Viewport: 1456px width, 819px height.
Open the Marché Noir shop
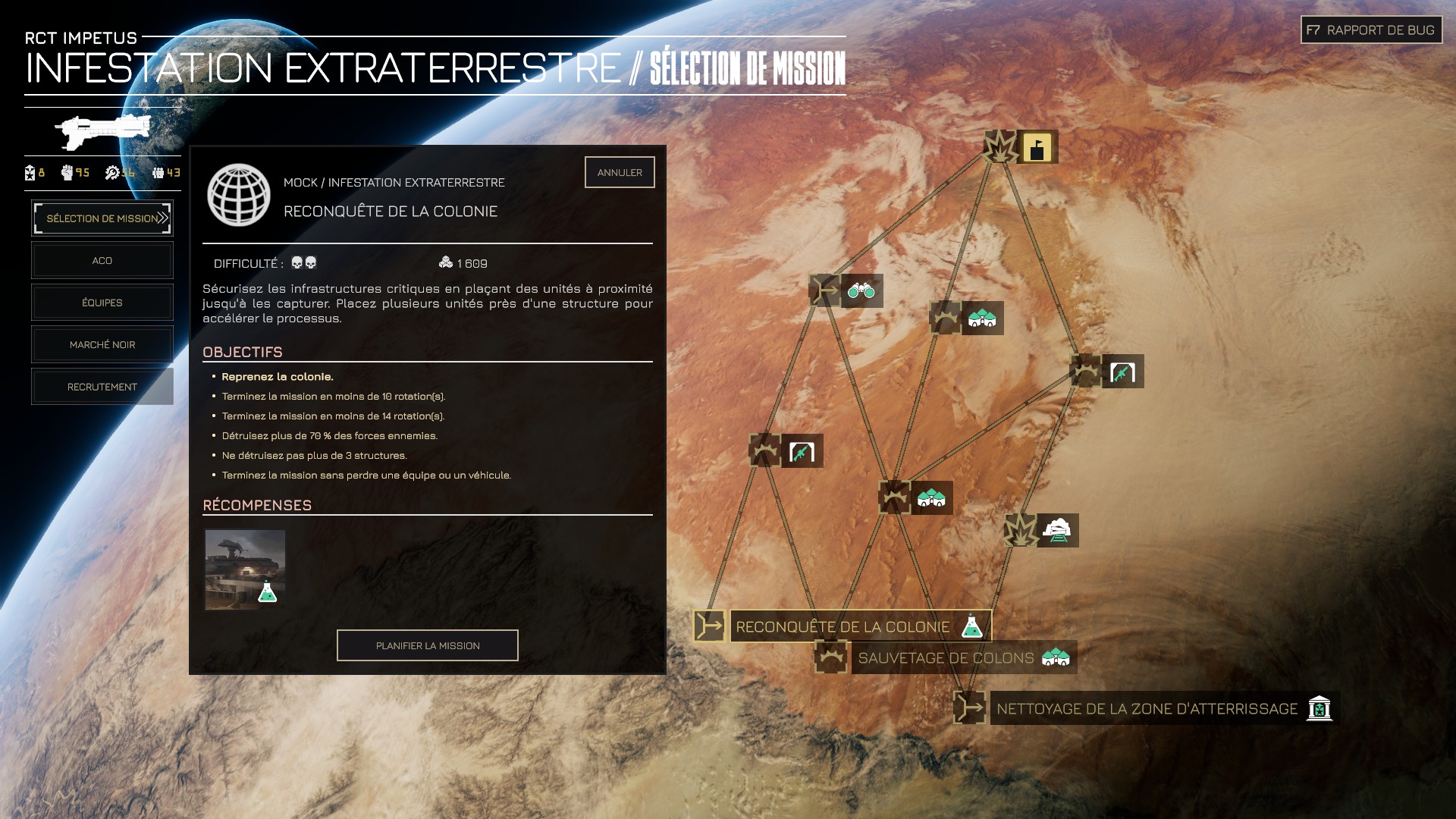pyautogui.click(x=102, y=345)
